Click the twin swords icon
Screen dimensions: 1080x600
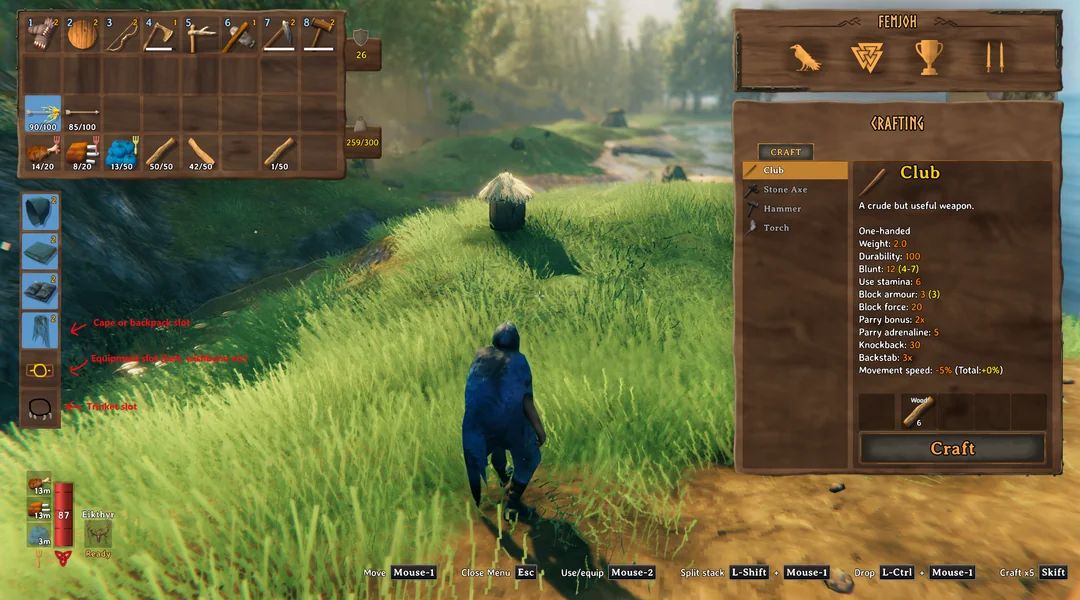click(993, 58)
